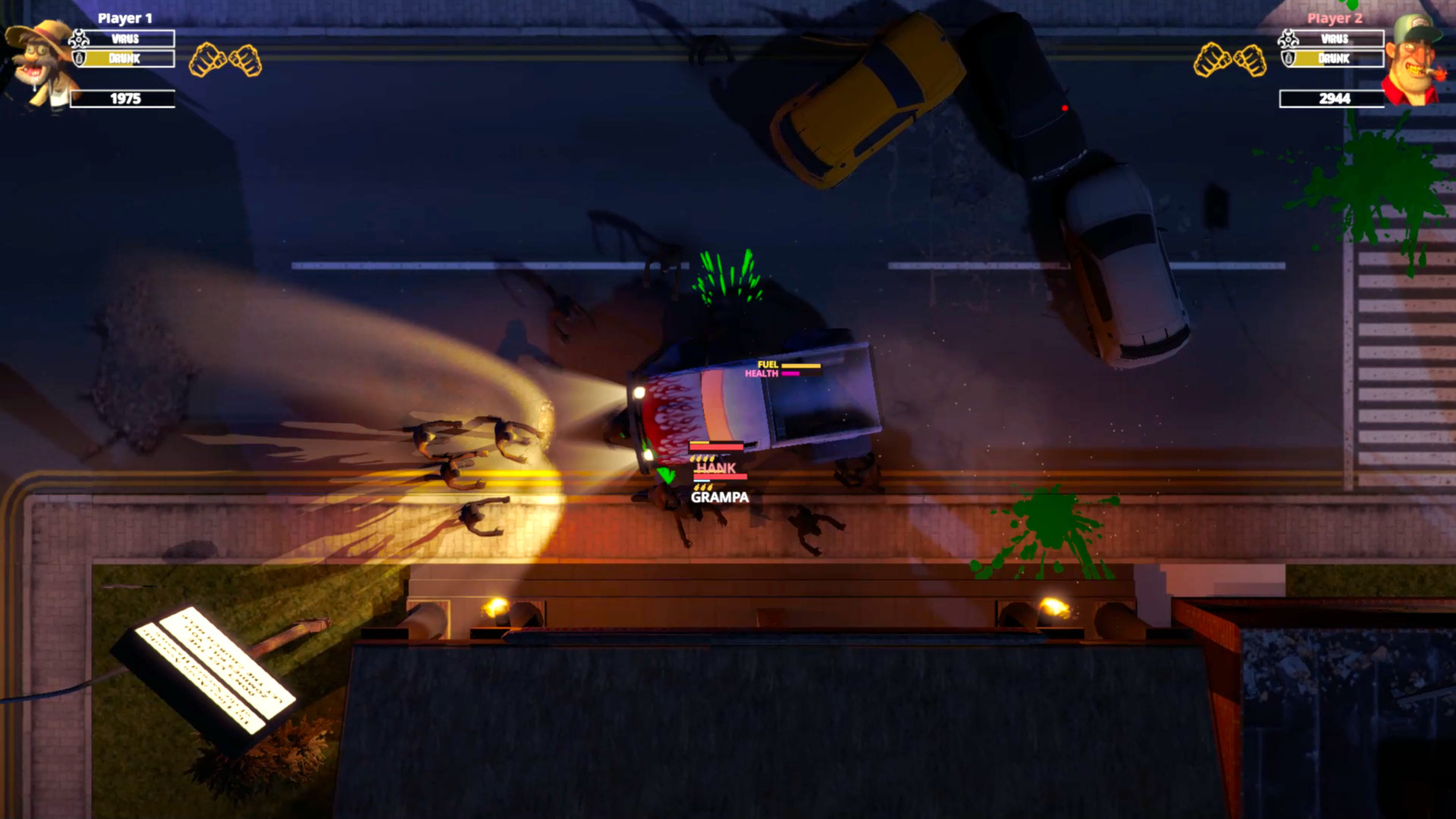Click the HANK name label
Viewport: 1456px width, 819px height.
715,467
